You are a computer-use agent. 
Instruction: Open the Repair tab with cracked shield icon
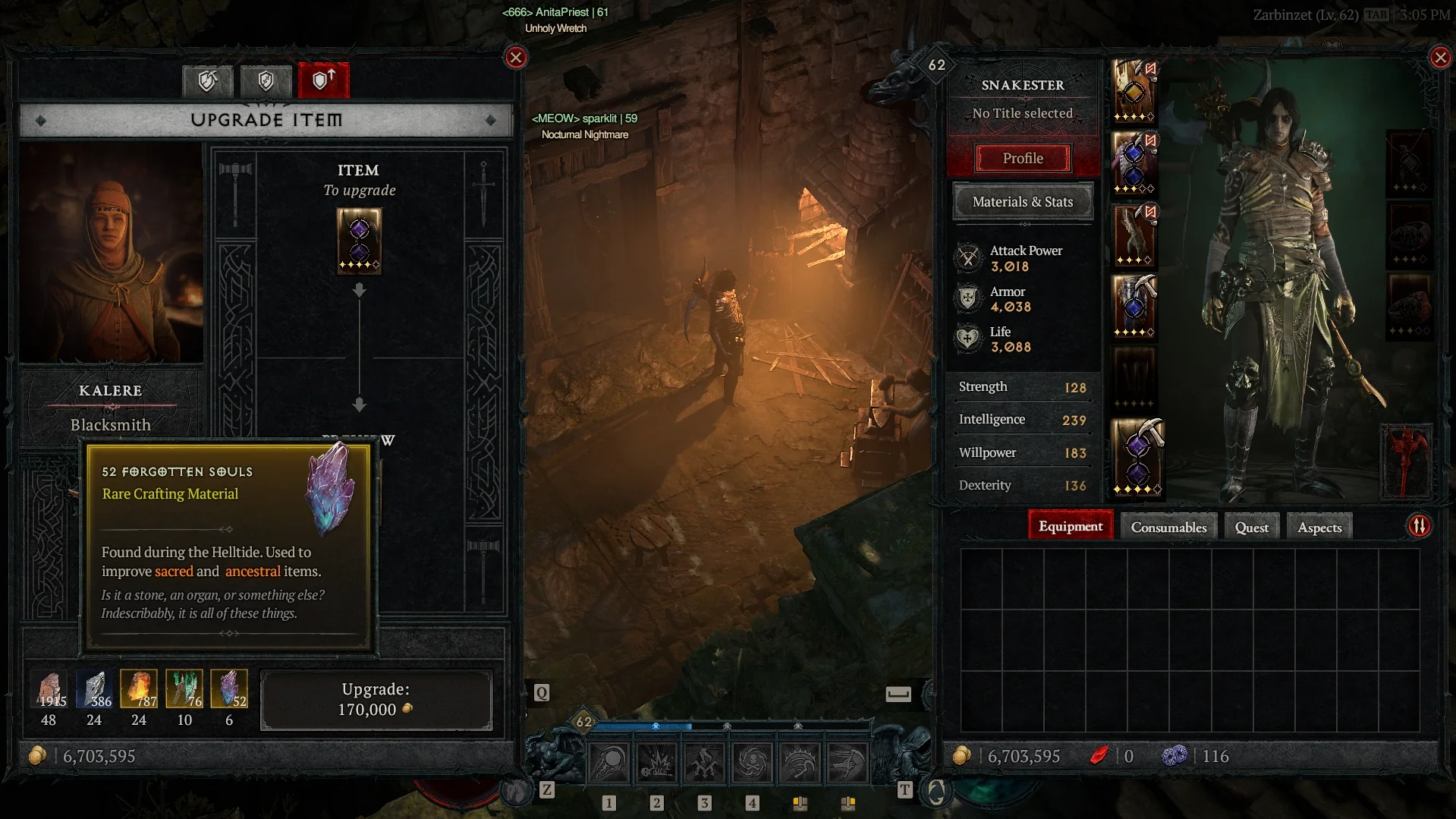pyautogui.click(x=266, y=80)
